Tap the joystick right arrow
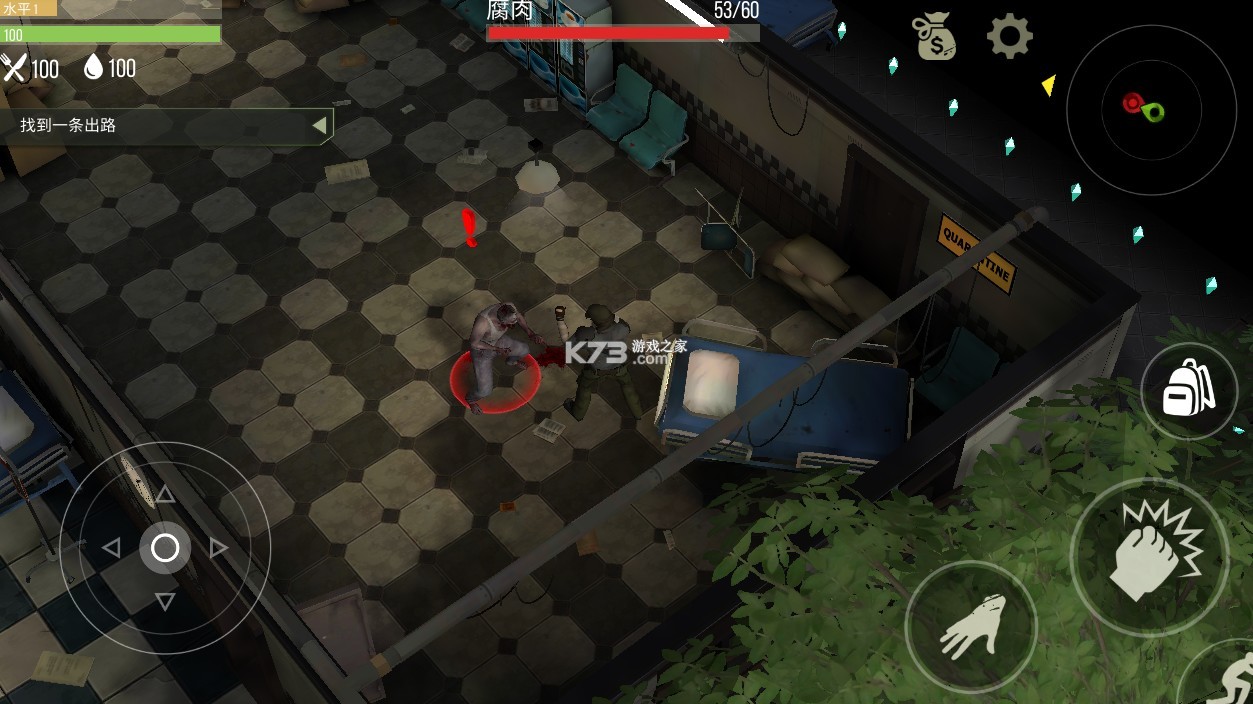The image size is (1253, 704). (x=219, y=547)
